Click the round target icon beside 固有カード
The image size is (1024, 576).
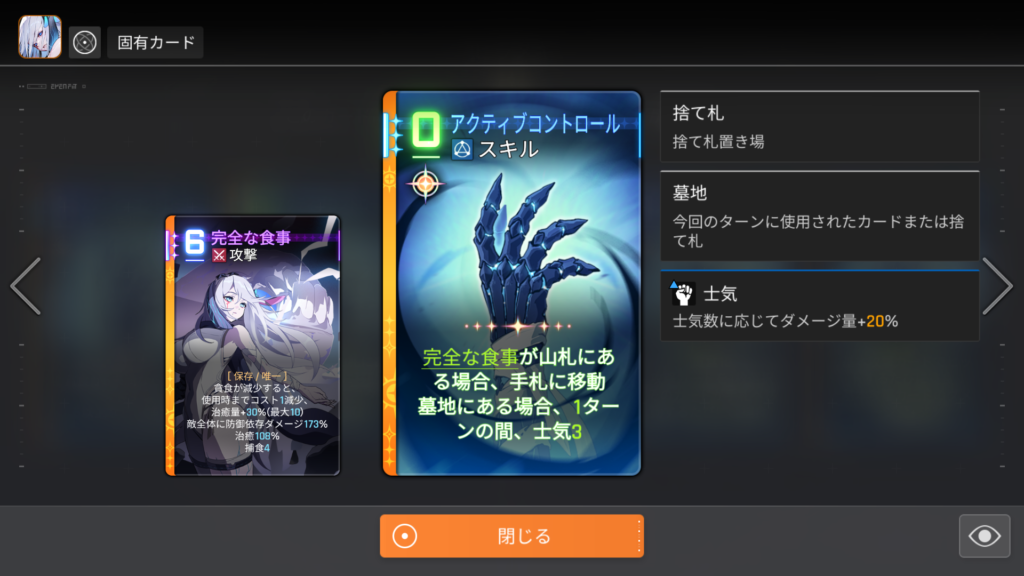pos(85,43)
